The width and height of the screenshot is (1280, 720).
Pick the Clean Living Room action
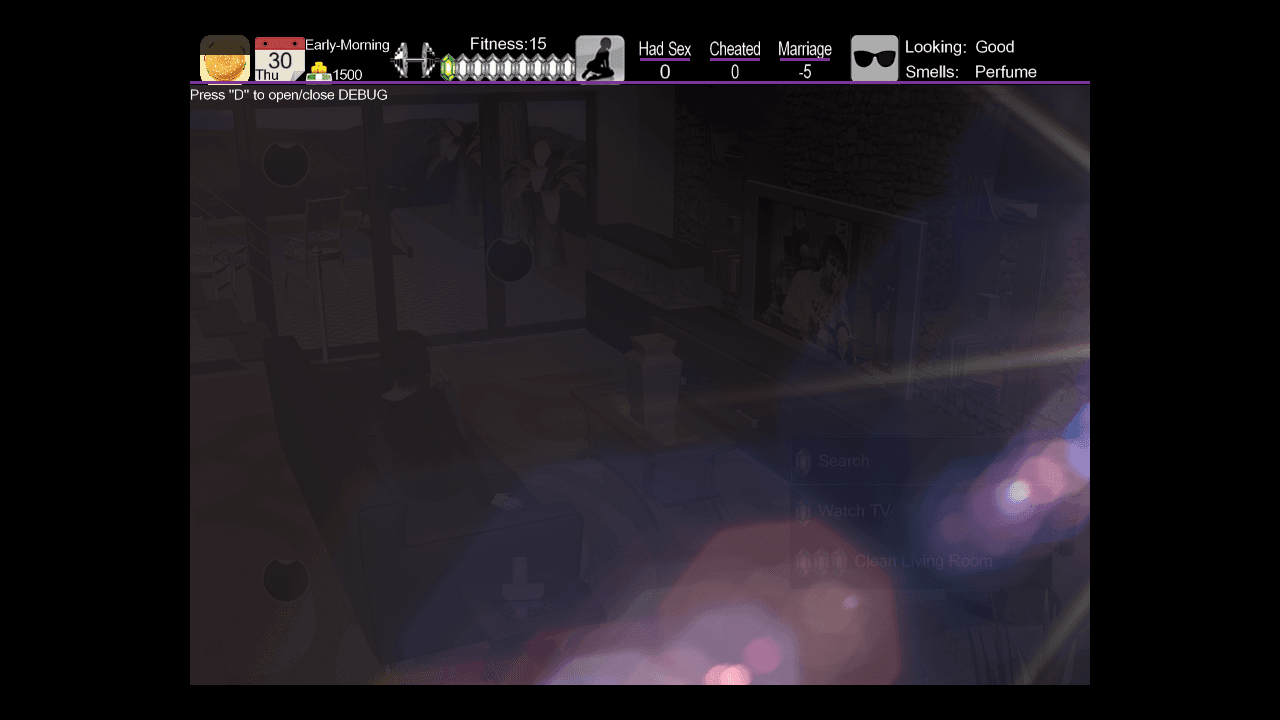click(x=922, y=561)
